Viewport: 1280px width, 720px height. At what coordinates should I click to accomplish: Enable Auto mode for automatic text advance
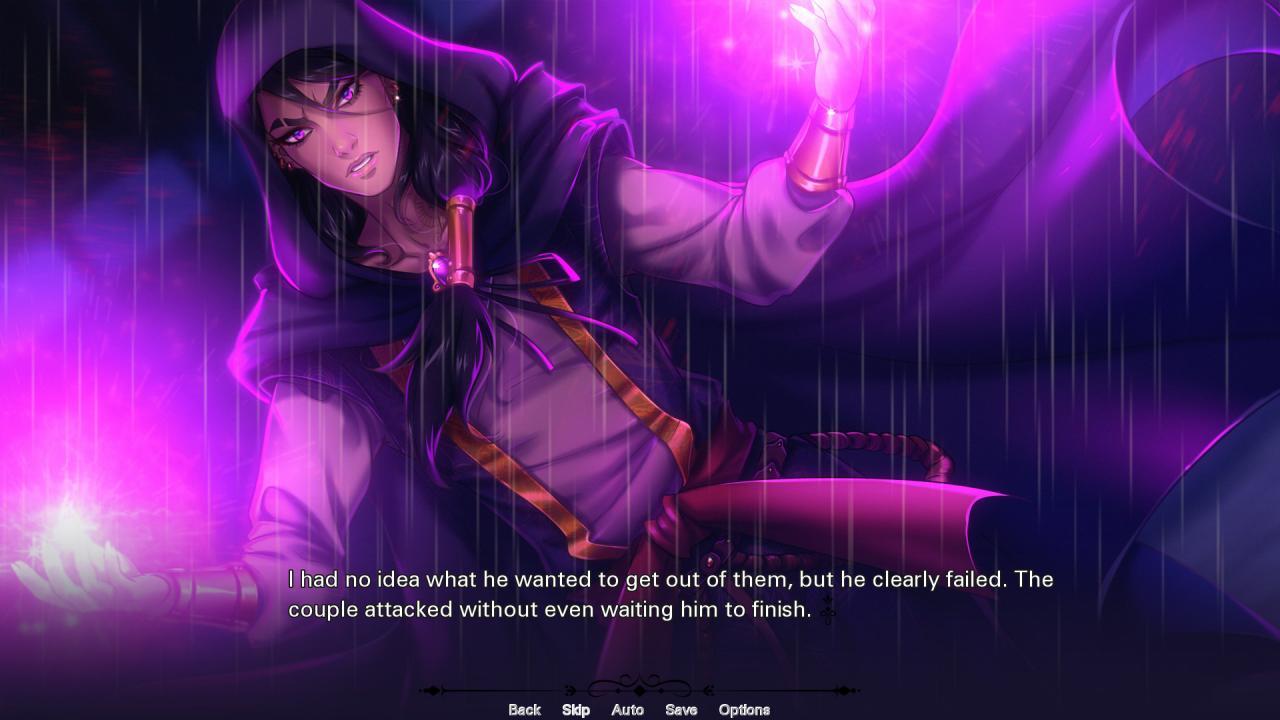pyautogui.click(x=628, y=709)
